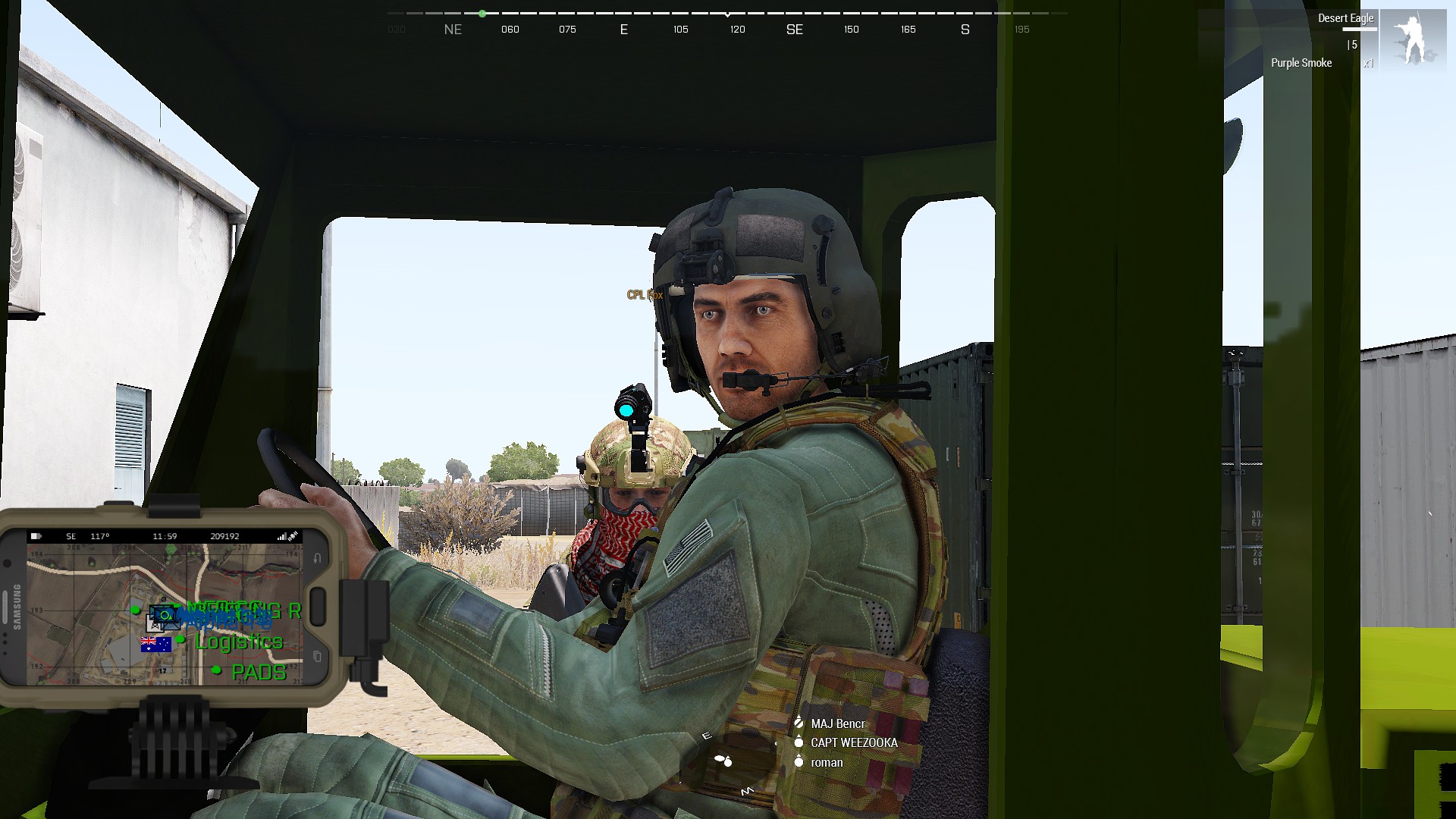The width and height of the screenshot is (1456, 819).
Task: Toggle the Logistics green marker dot
Action: (x=180, y=641)
